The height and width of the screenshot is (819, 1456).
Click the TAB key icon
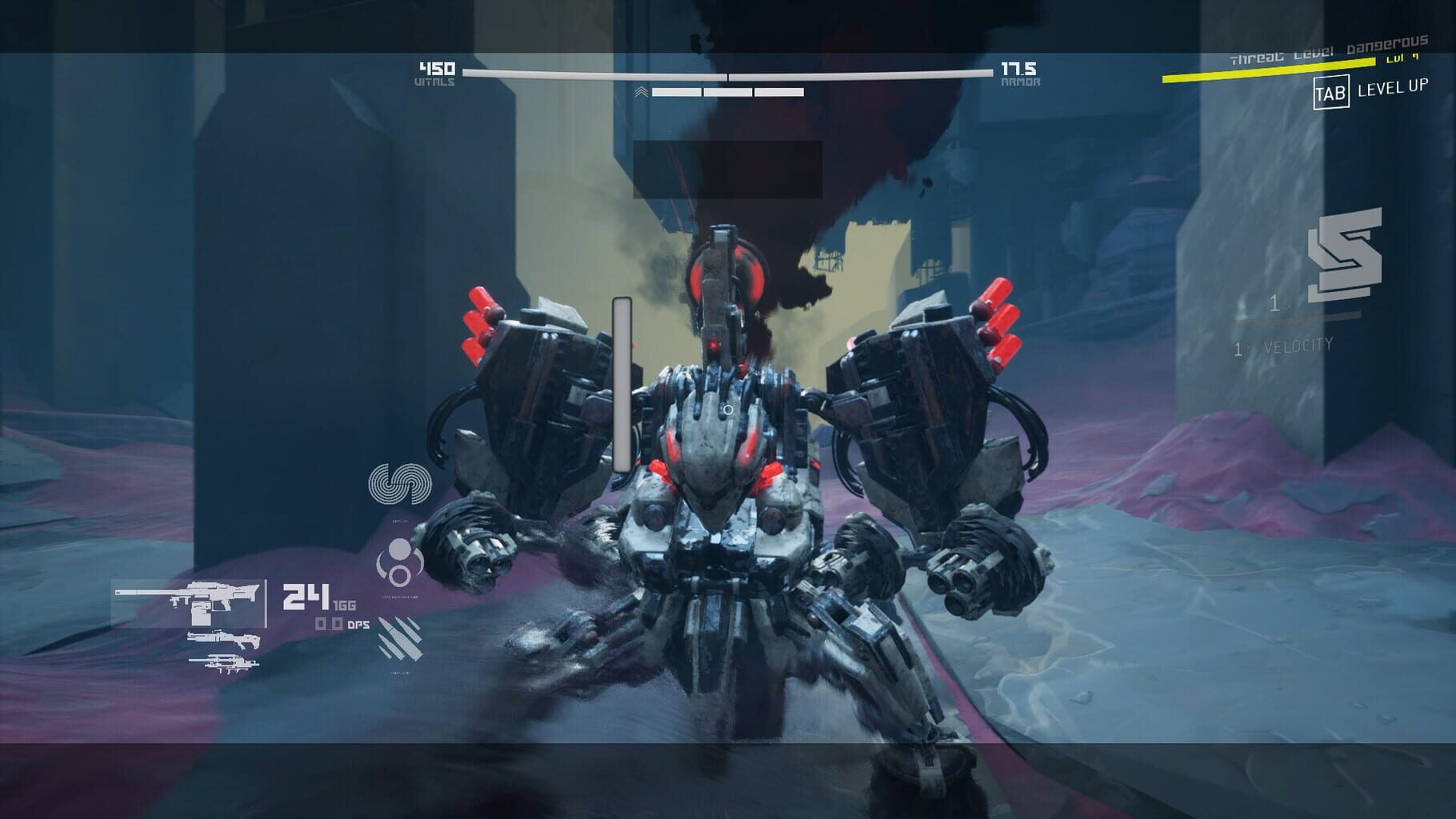[x=1334, y=92]
